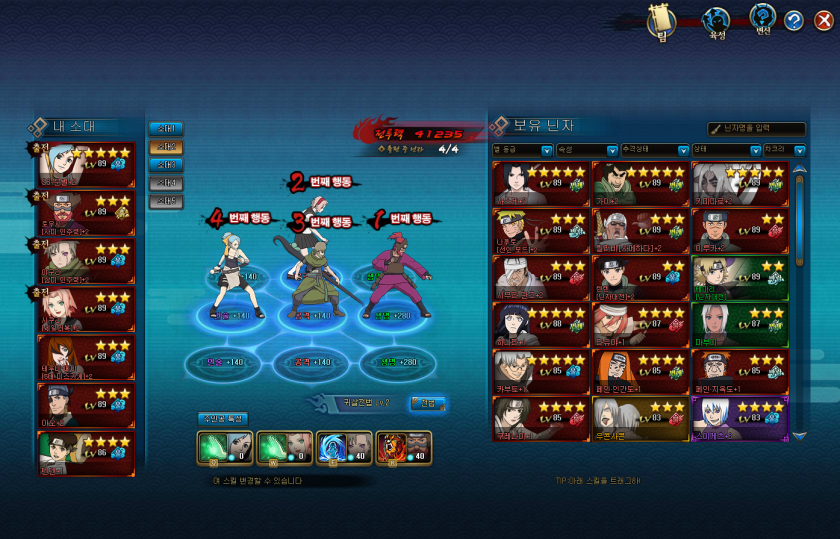
Task: Choose the Kabuto ninja card
Action: coord(538,371)
